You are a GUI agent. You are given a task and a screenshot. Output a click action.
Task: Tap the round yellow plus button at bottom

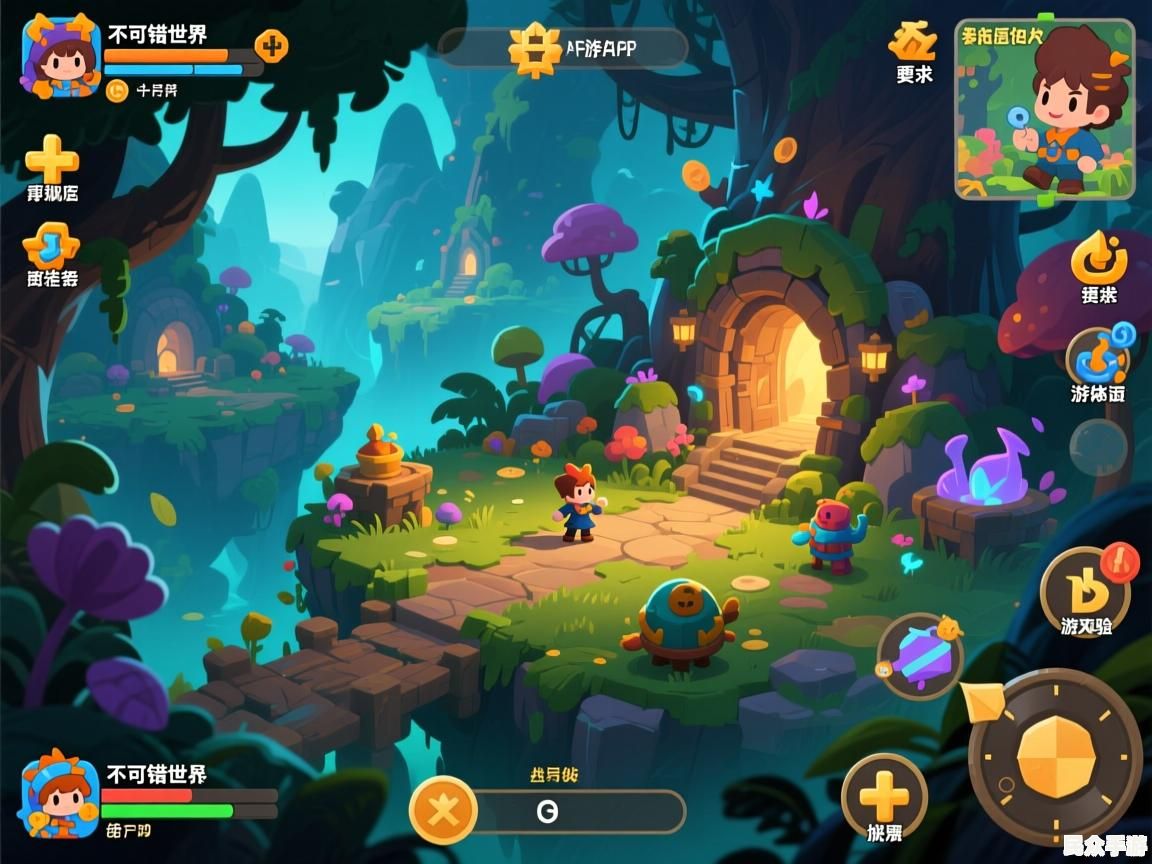click(884, 797)
